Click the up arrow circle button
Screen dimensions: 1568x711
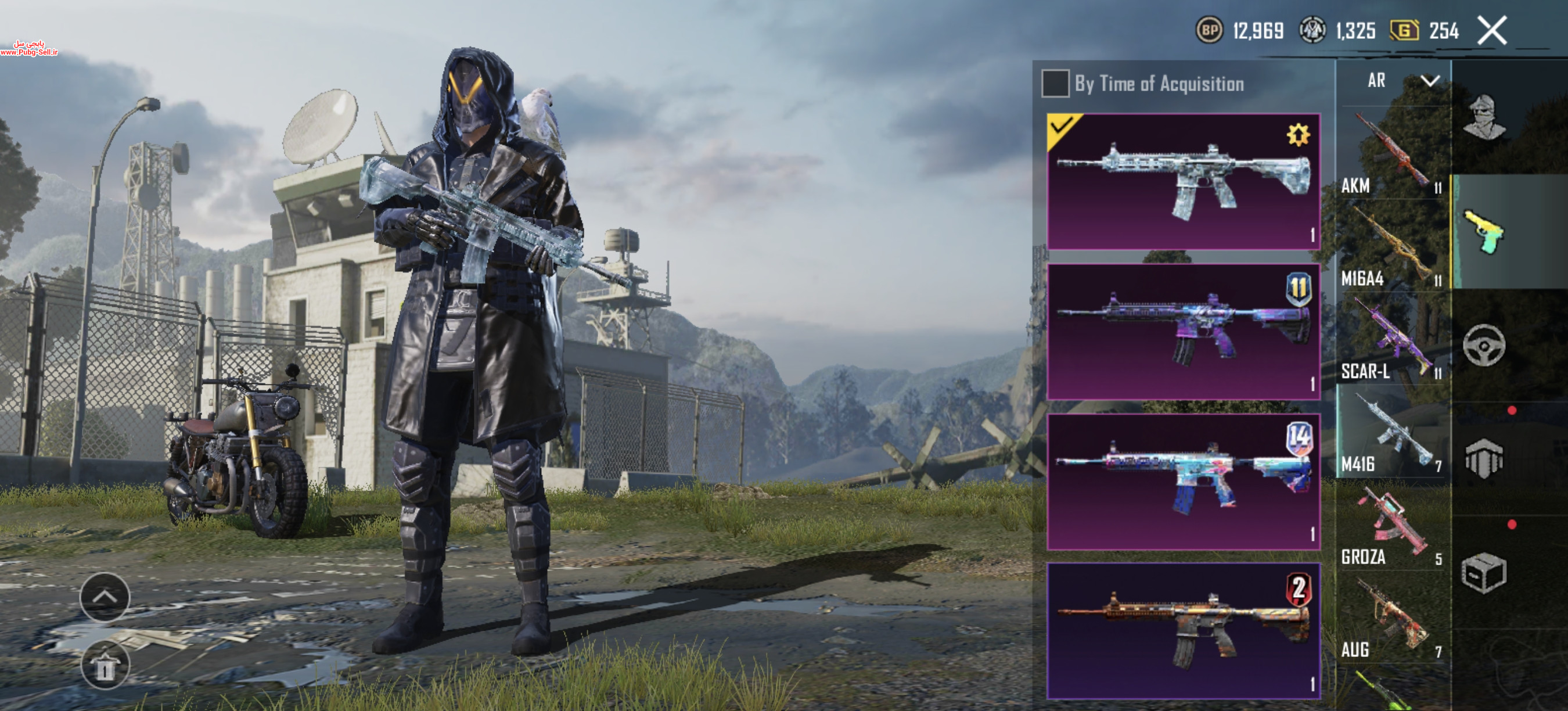pos(105,597)
